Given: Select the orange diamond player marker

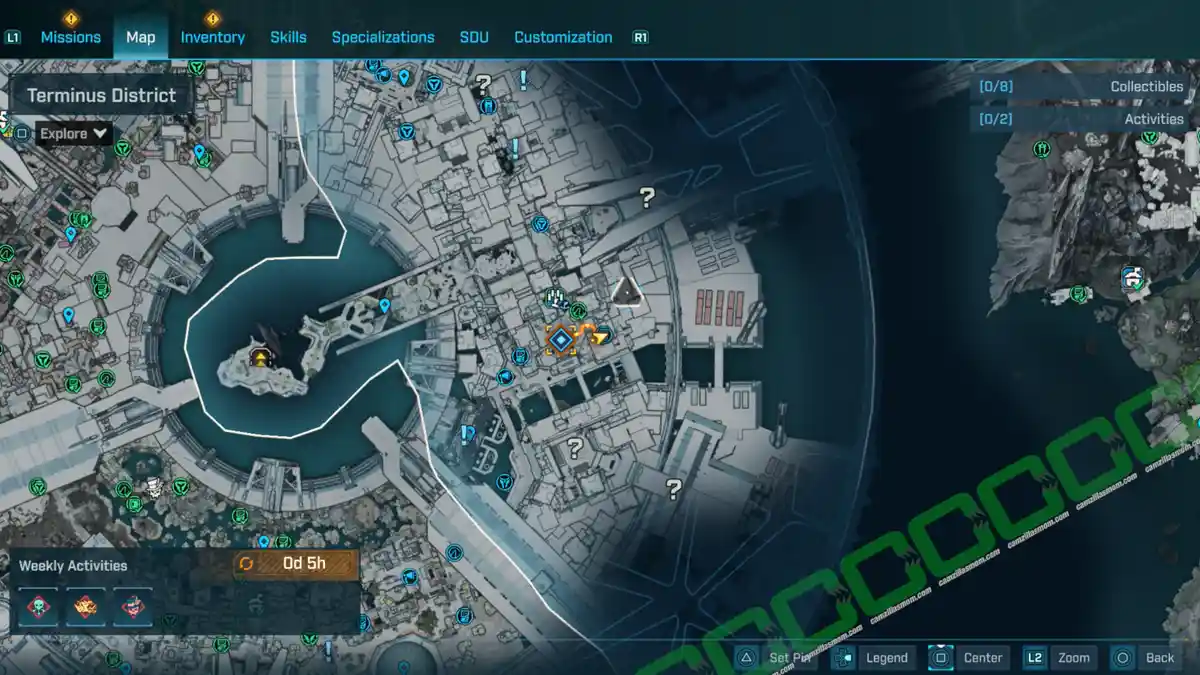Looking at the screenshot, I should pyautogui.click(x=560, y=340).
